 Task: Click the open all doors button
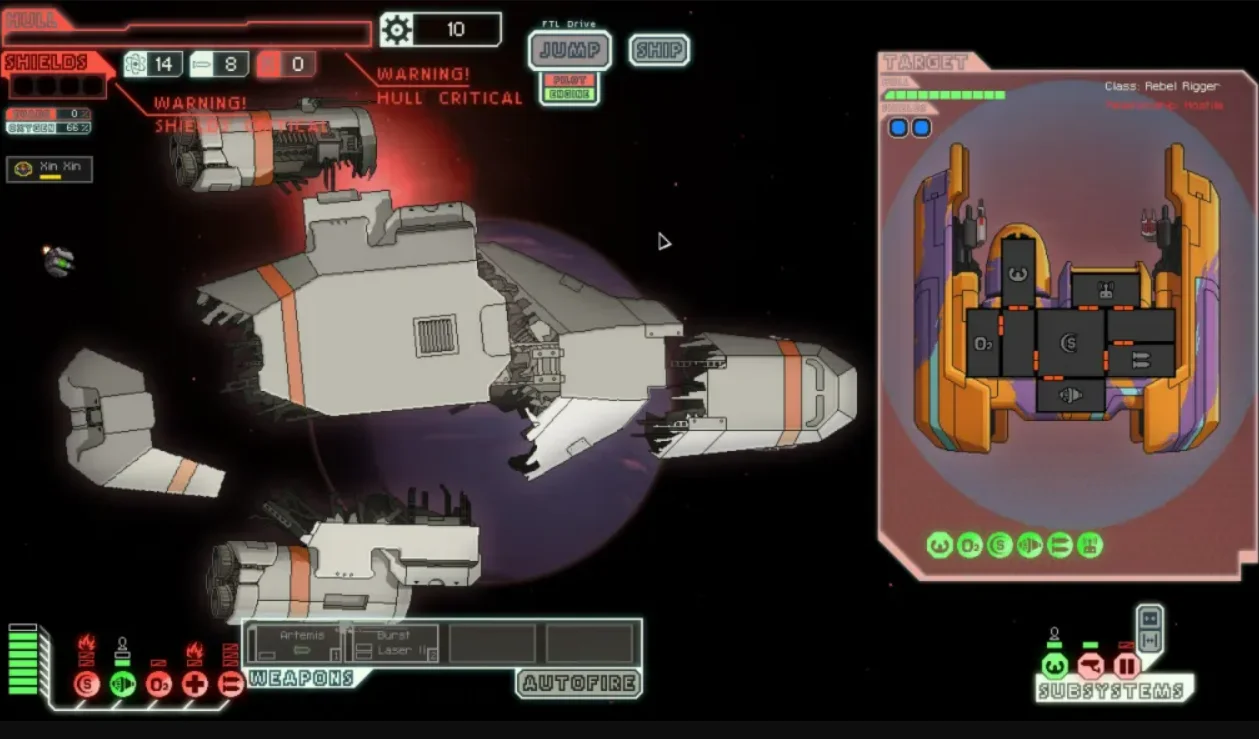[x=1150, y=639]
